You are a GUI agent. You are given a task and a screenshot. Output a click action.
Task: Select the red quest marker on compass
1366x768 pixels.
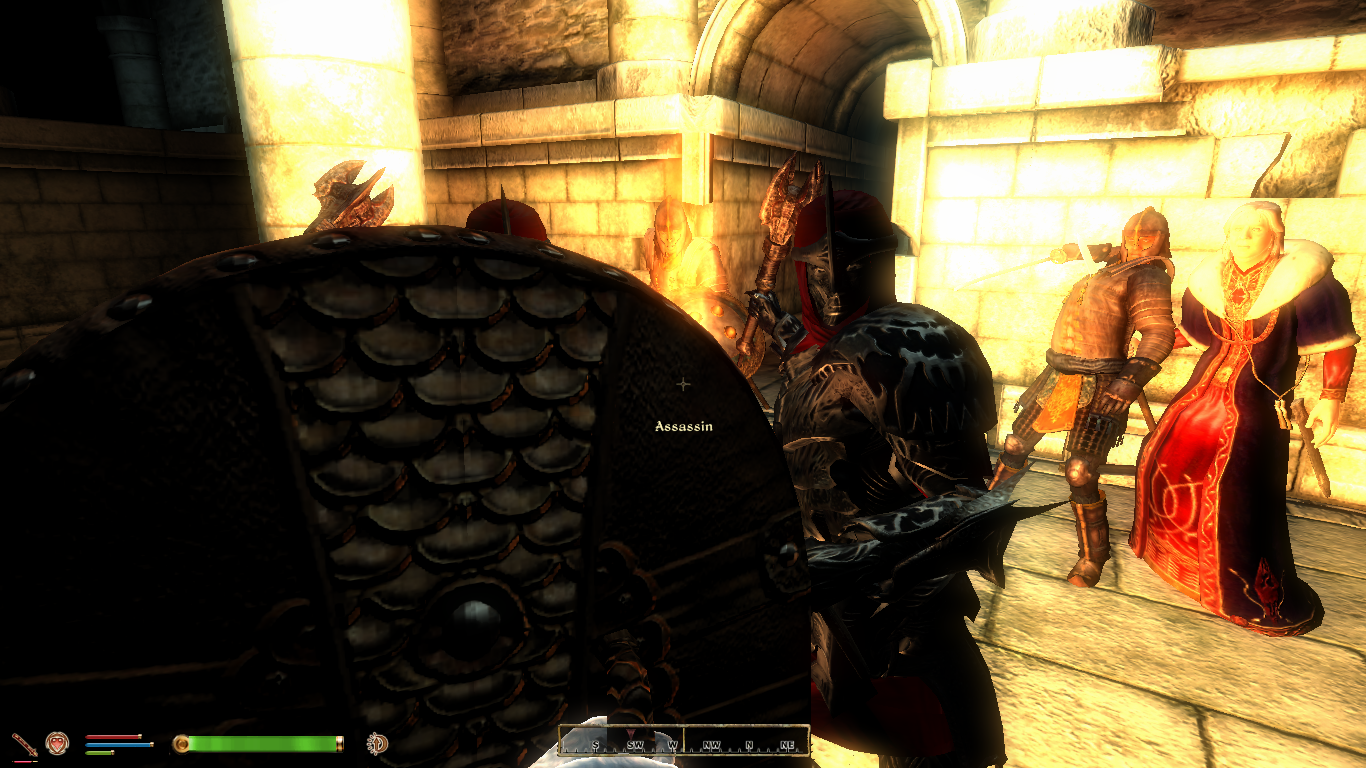point(631,733)
